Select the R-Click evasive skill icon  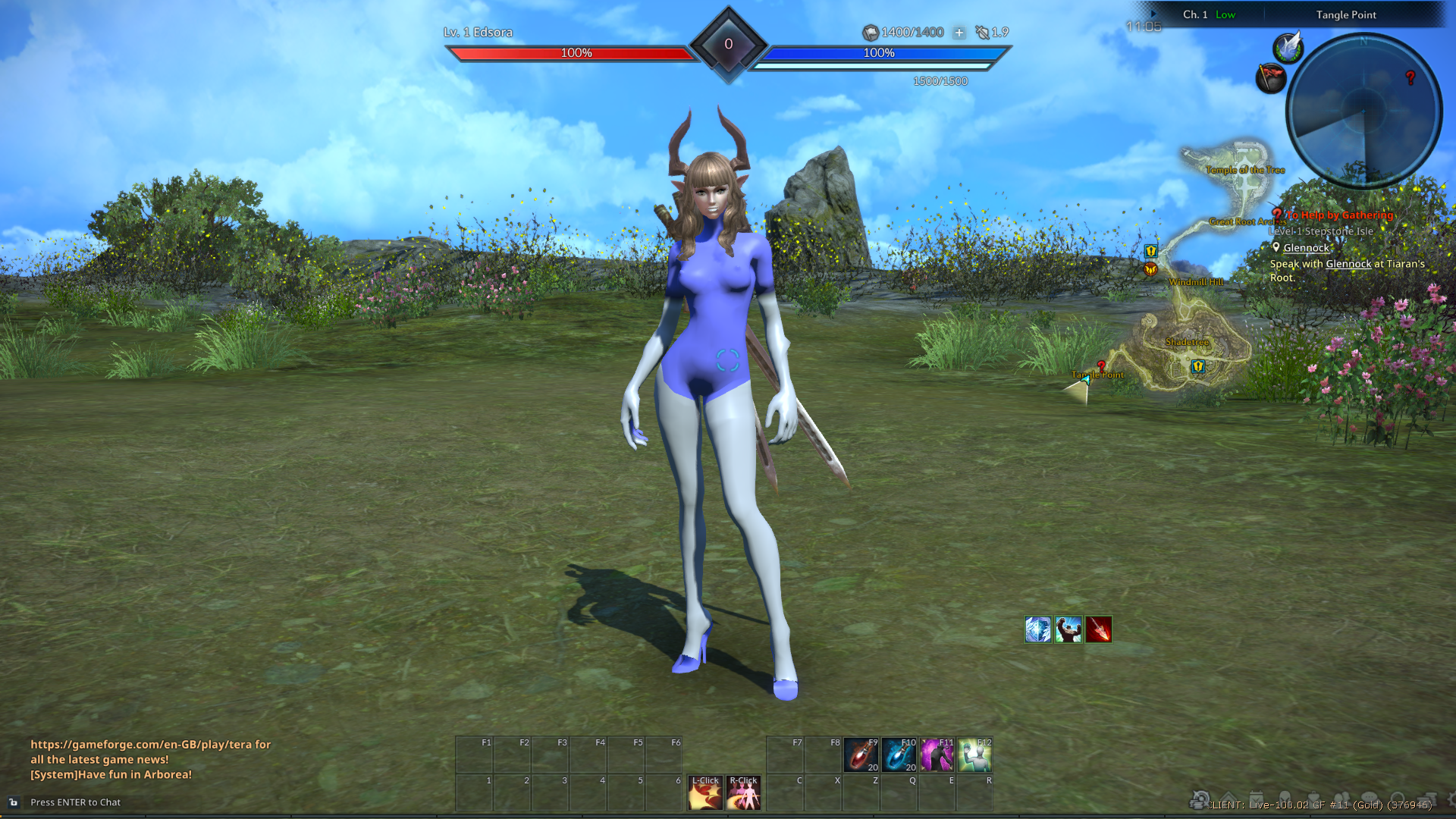click(743, 793)
